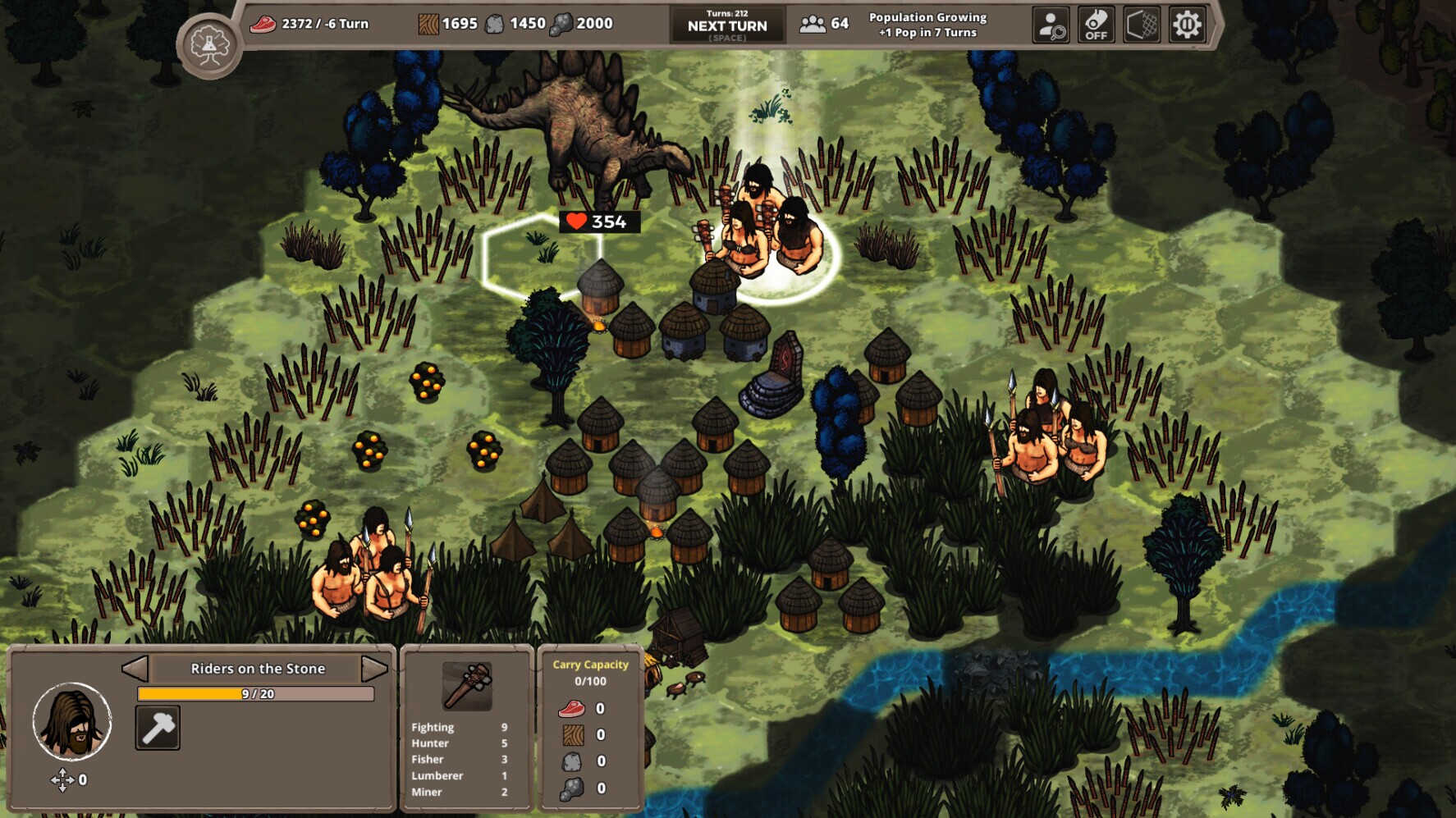Viewport: 1456px width, 818px height.
Task: Switch to the next unit with right arrow
Action: point(374,669)
